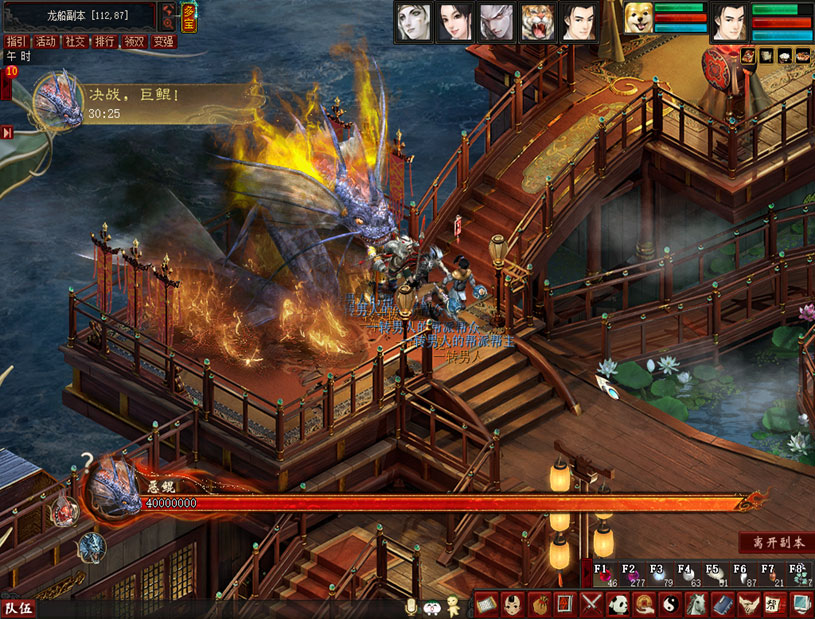Viewport: 815px width, 619px height.
Task: Open the 社交 social menu
Action: click(75, 41)
